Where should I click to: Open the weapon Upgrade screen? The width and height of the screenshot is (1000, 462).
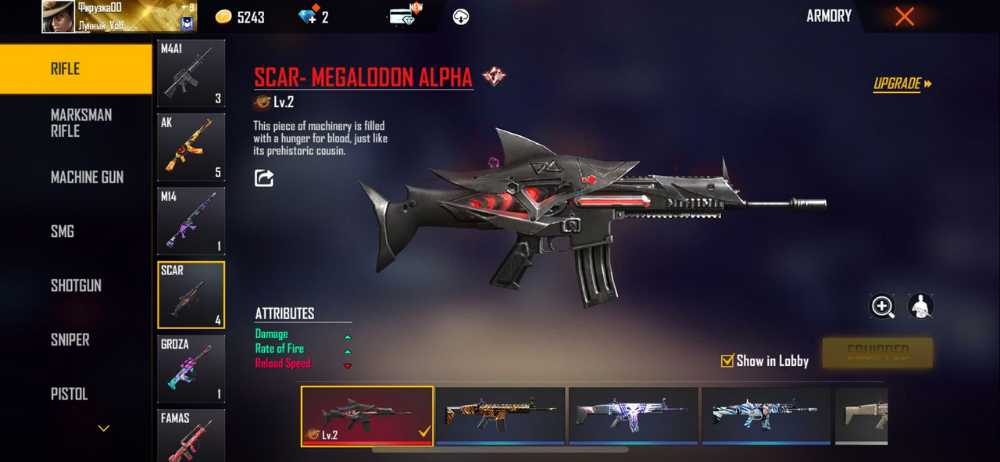(x=902, y=84)
